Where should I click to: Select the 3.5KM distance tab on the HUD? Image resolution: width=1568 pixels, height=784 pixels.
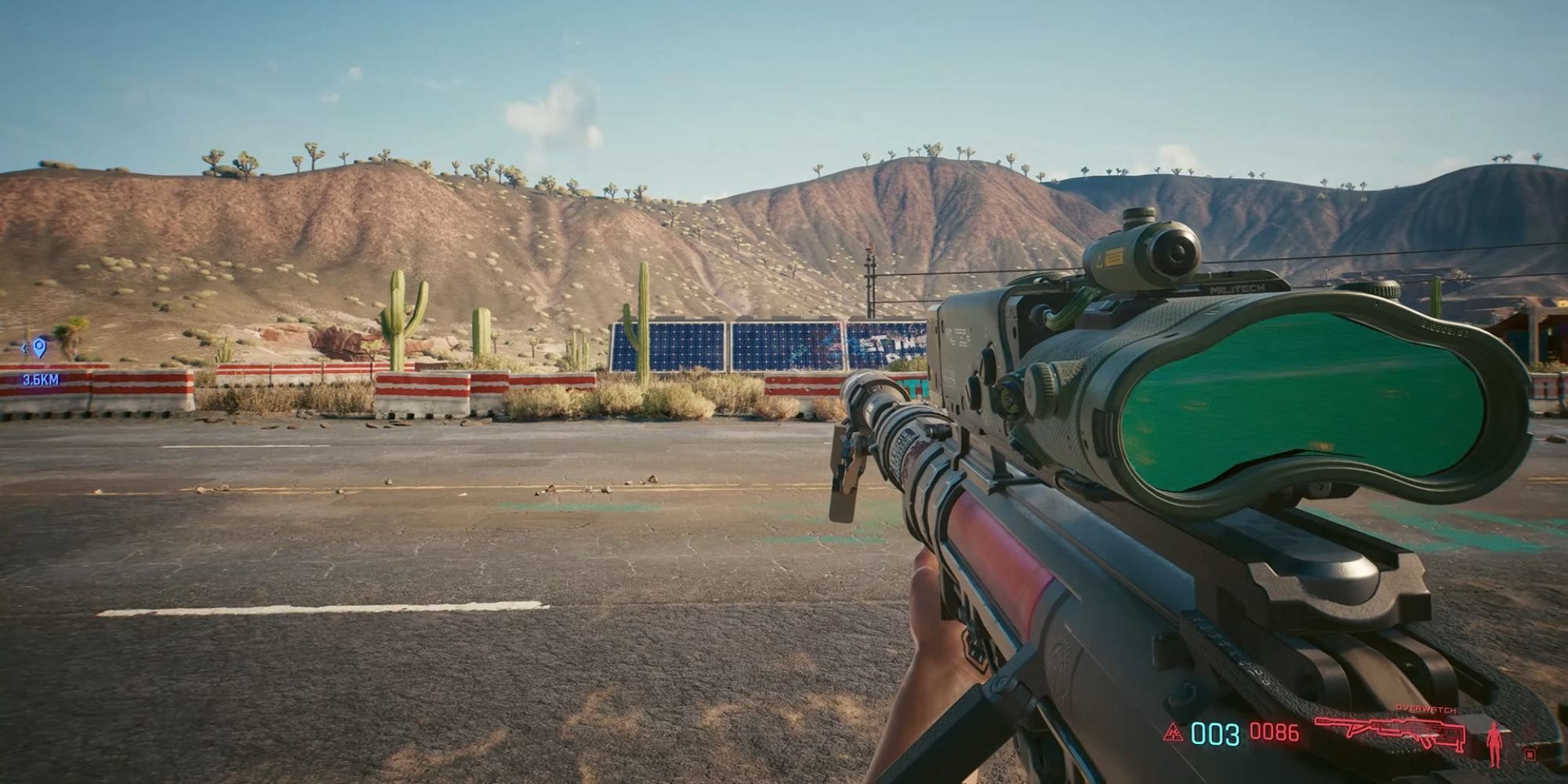tap(41, 379)
